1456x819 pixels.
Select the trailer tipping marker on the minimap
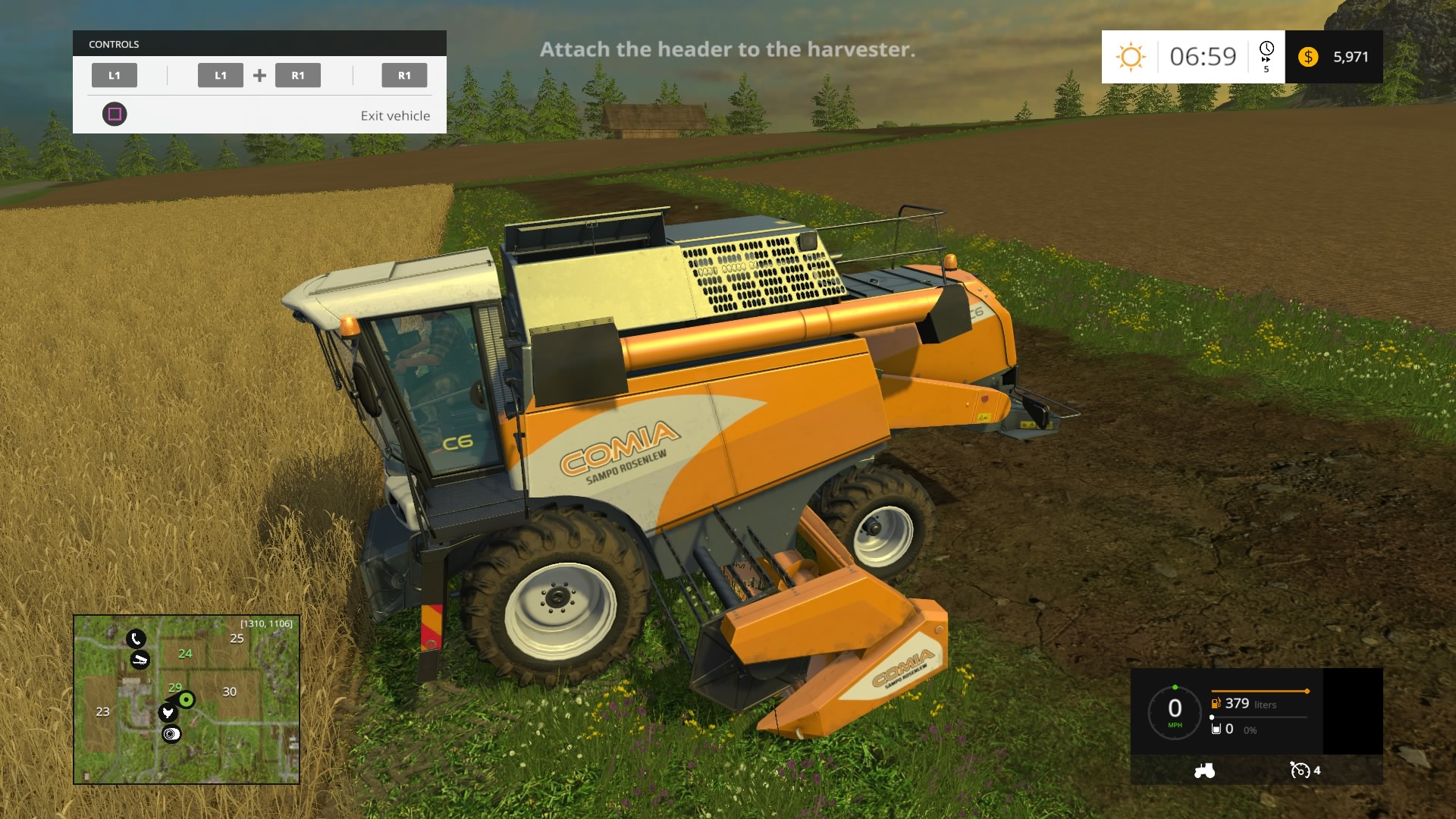pos(140,660)
